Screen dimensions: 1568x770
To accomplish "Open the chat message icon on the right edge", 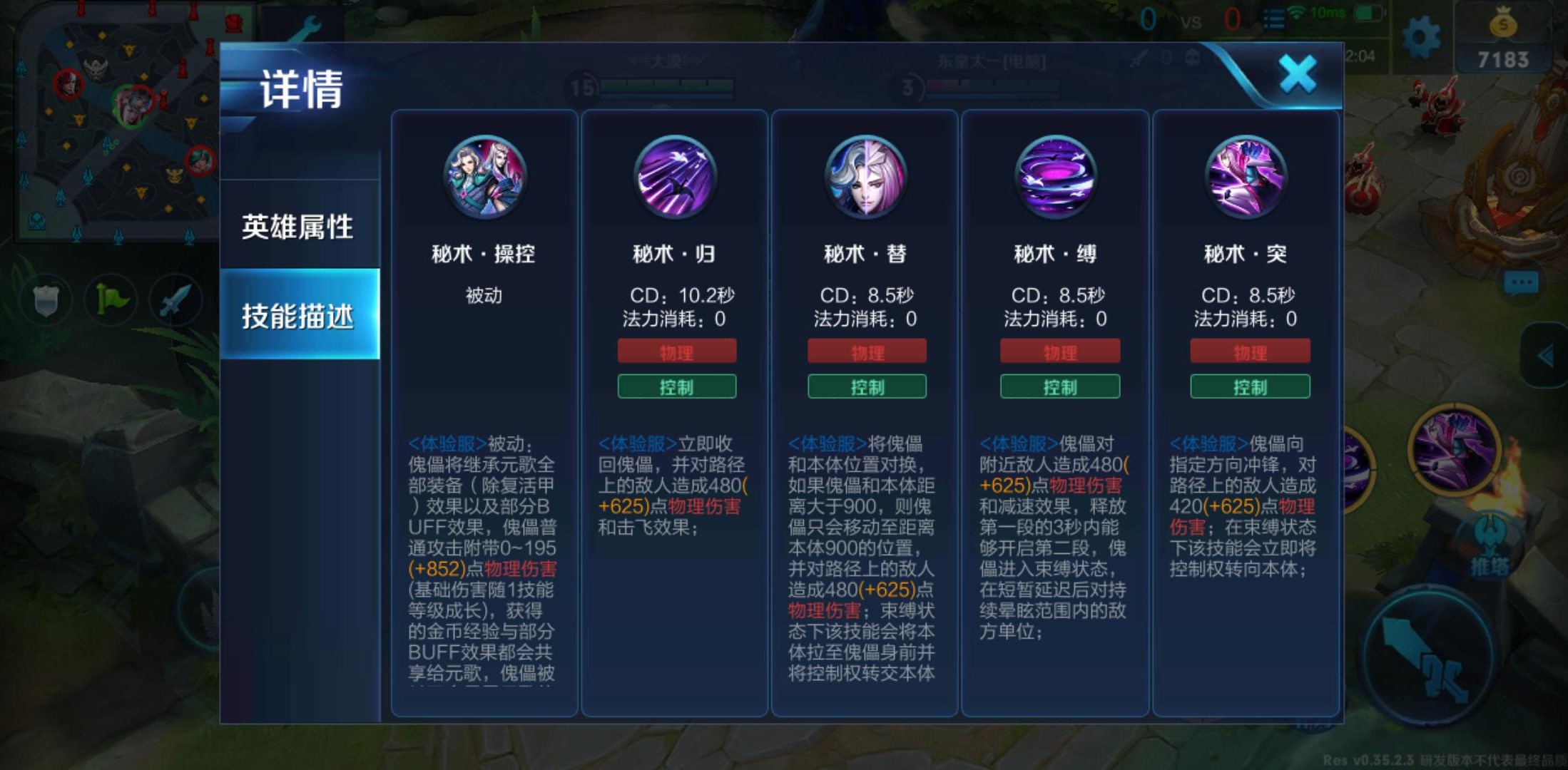I will 1522,282.
